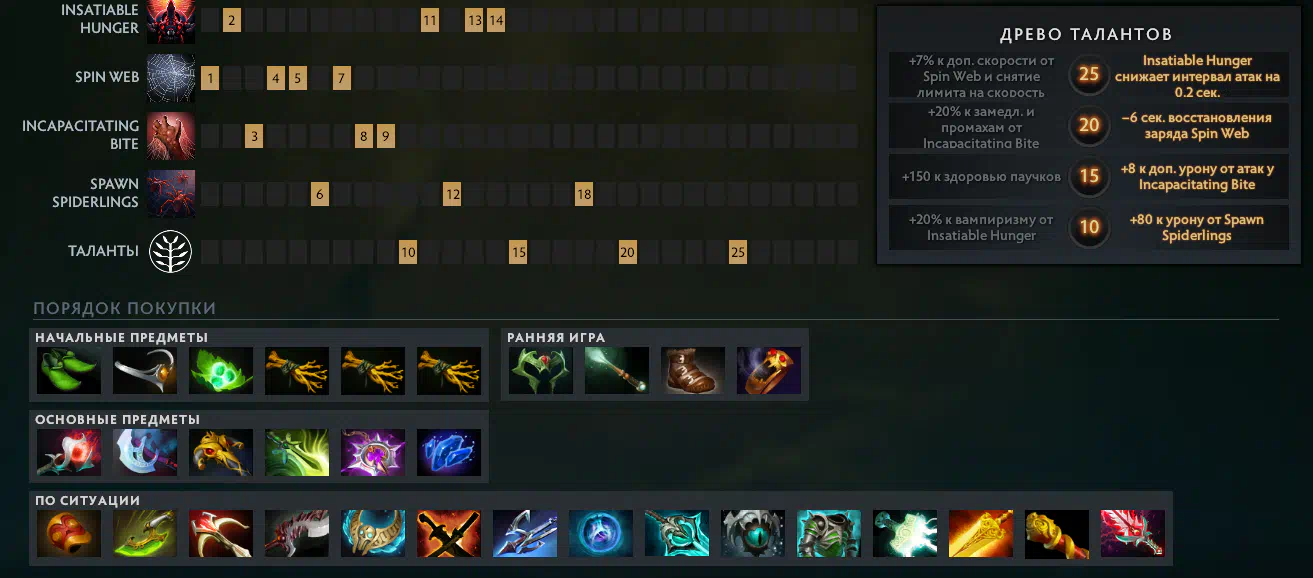Viewport: 1313px width, 578px height.
Task: Click the talents tree icon
Action: (x=171, y=252)
